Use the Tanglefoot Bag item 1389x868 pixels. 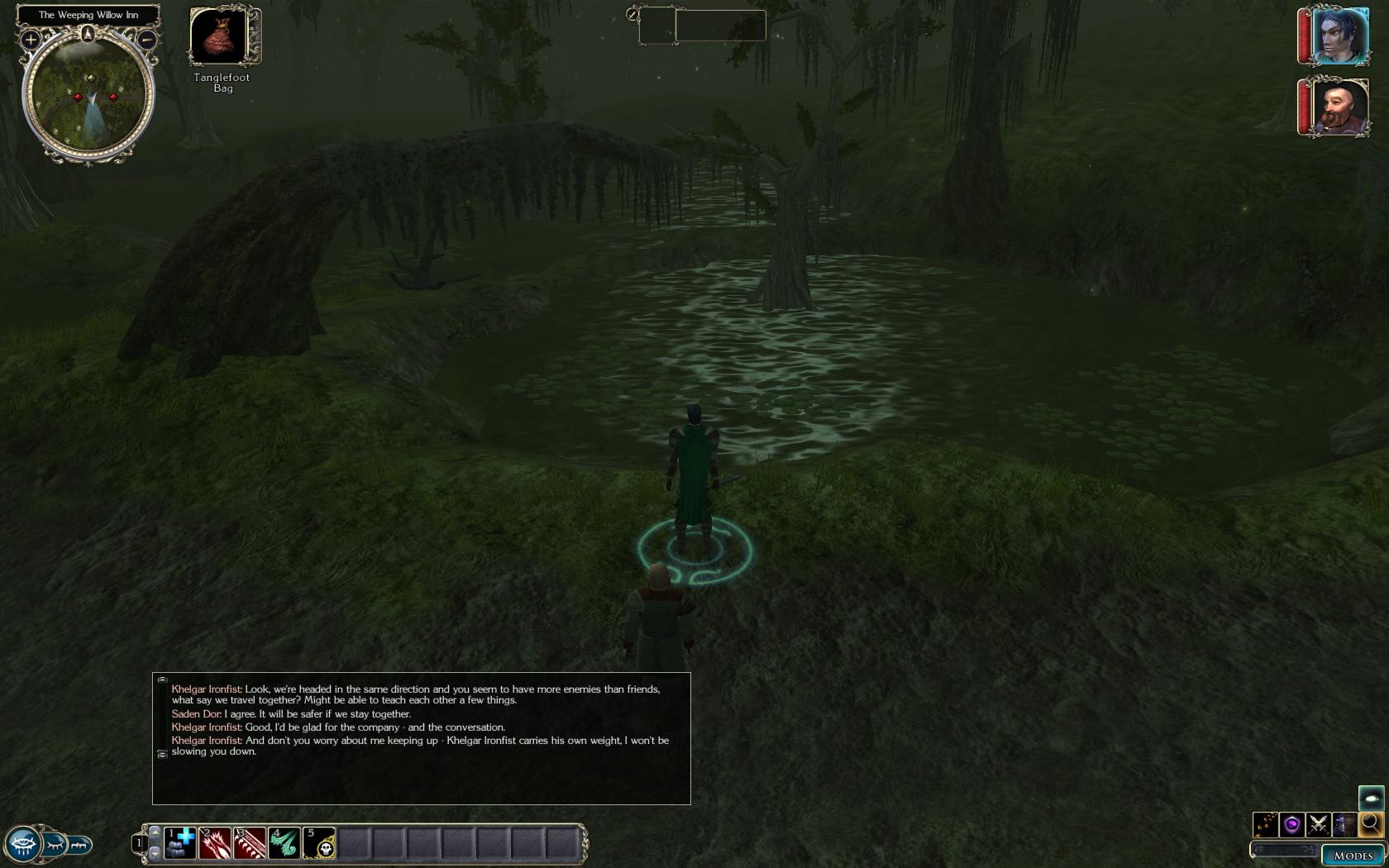(220, 36)
